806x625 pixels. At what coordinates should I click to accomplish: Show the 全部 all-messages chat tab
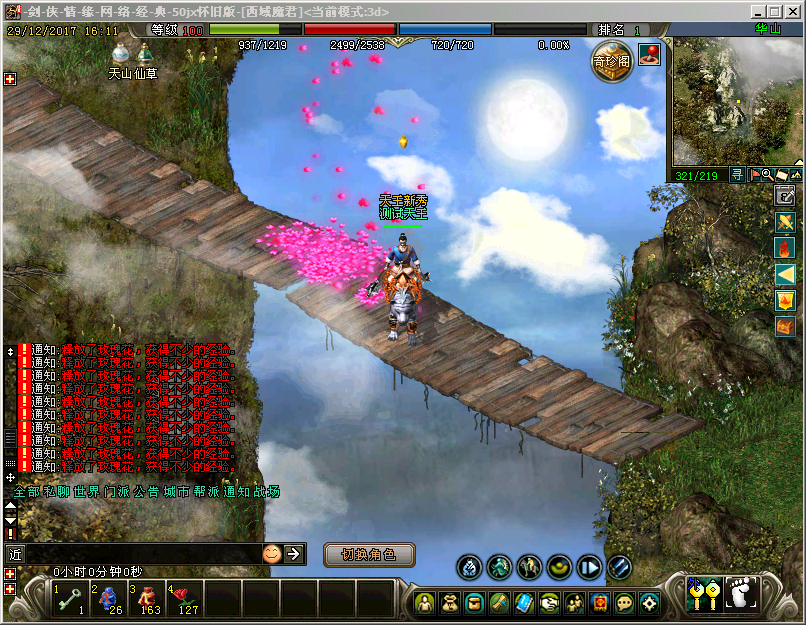[27, 492]
